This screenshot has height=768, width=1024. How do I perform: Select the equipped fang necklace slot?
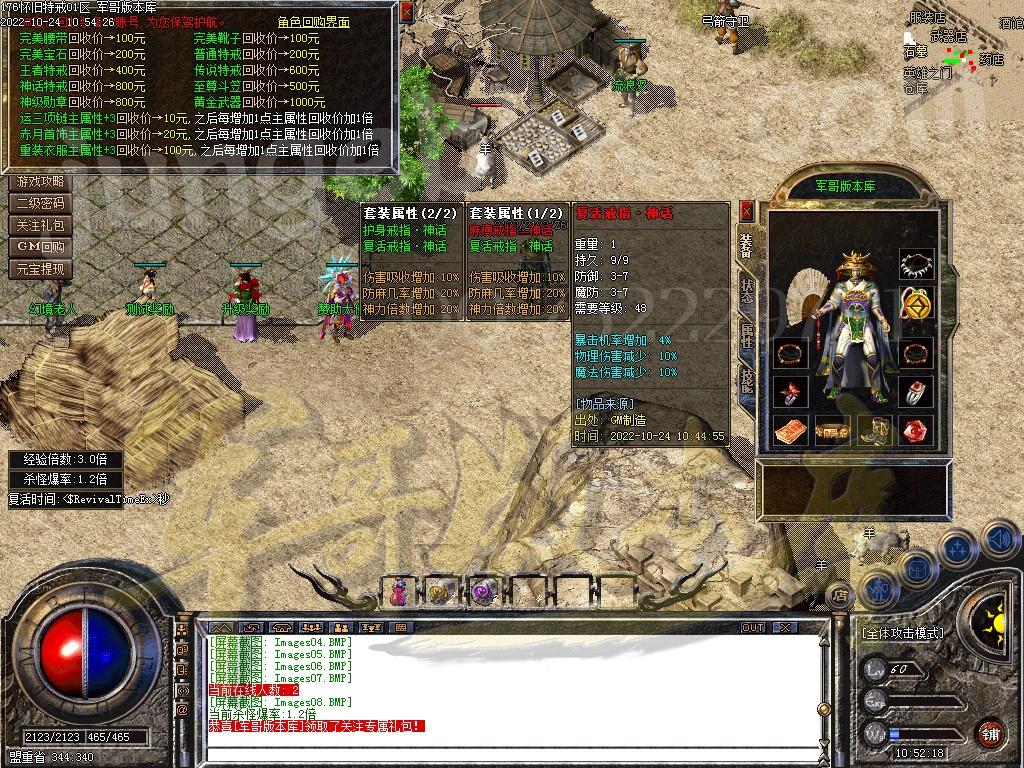[x=916, y=265]
